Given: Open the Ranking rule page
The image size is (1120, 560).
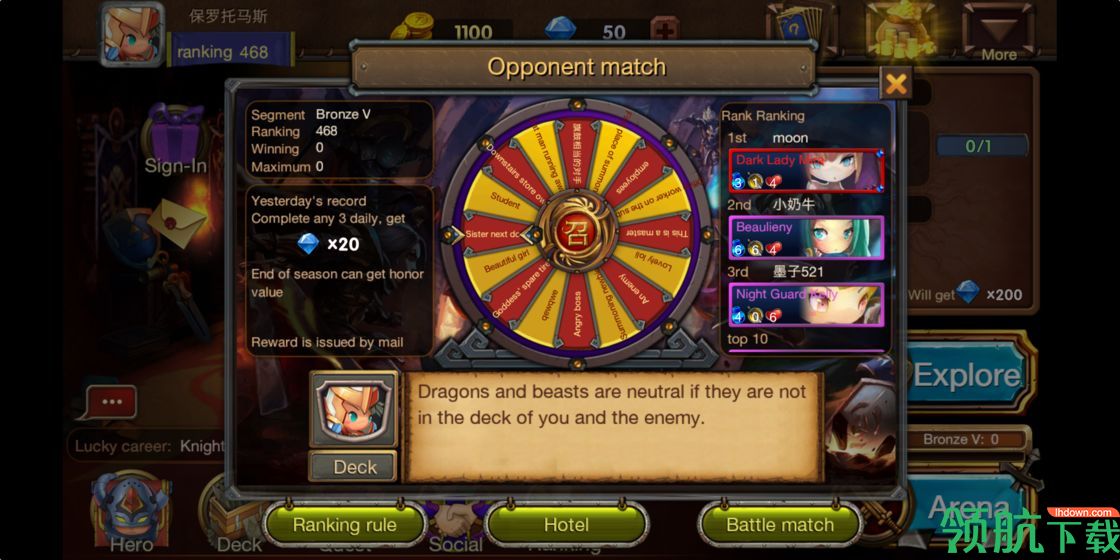Looking at the screenshot, I should (344, 524).
